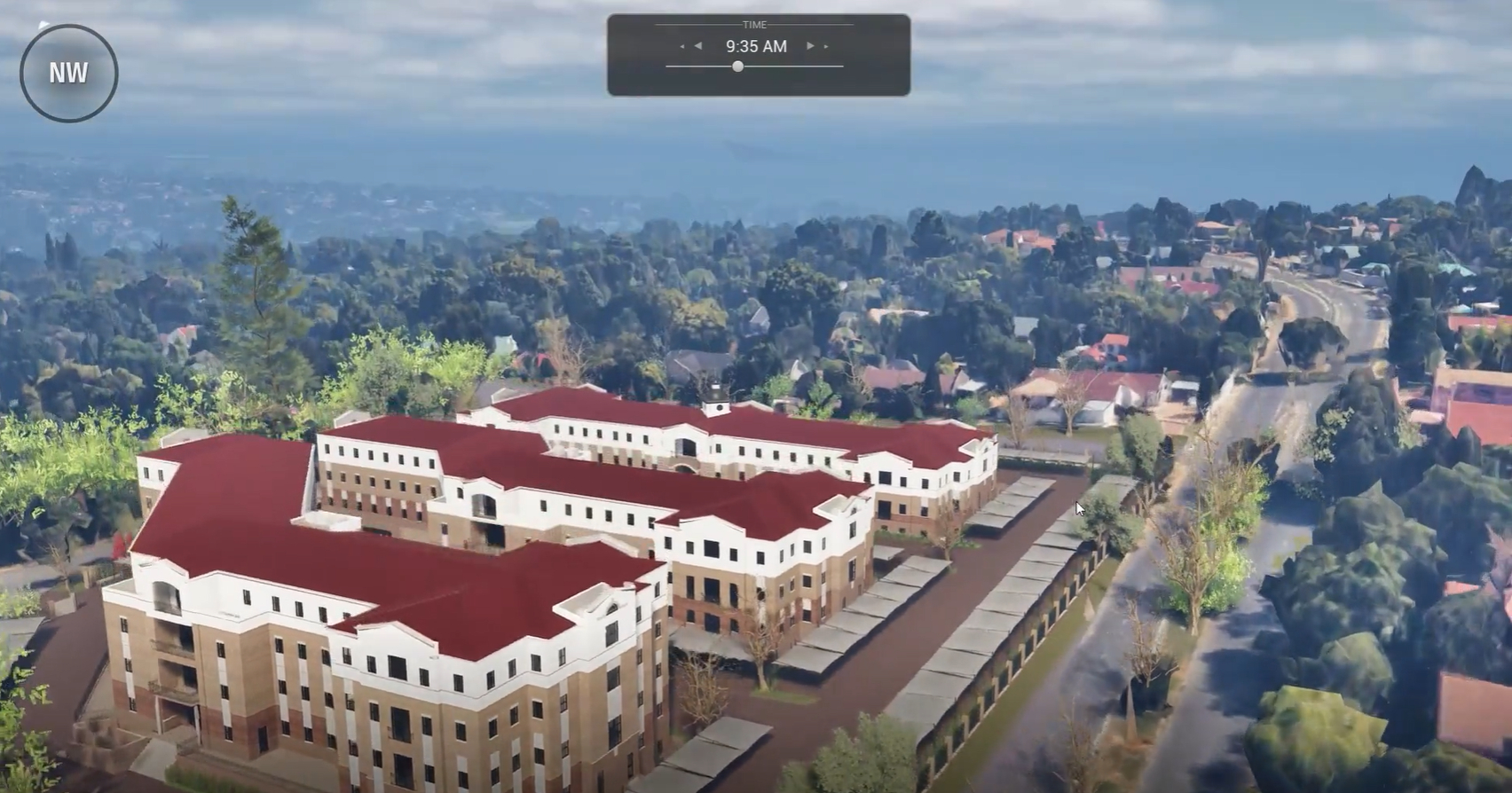
Task: Click the NW compass button
Action: pyautogui.click(x=68, y=73)
